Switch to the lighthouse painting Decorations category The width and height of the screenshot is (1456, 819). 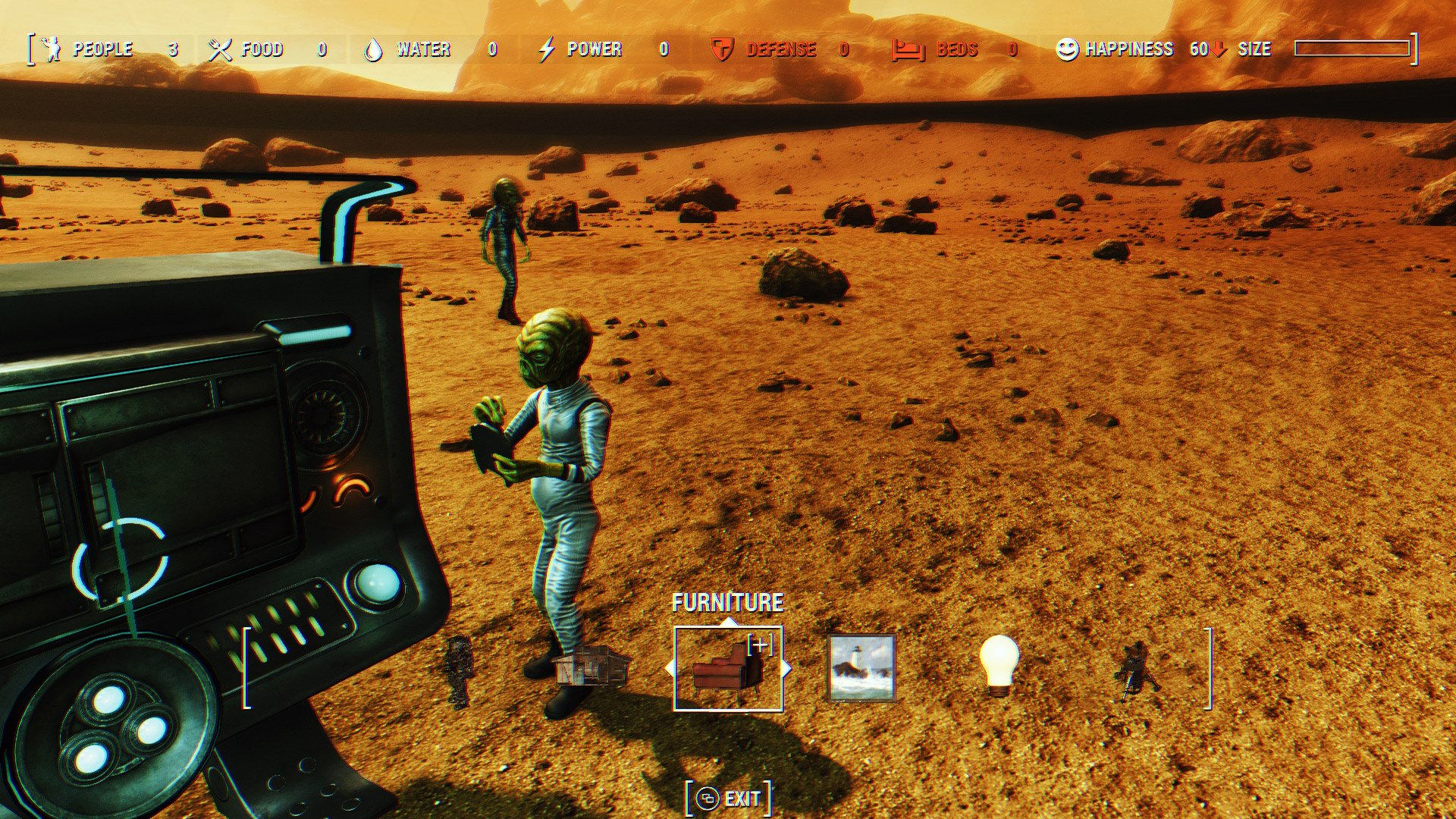[861, 668]
